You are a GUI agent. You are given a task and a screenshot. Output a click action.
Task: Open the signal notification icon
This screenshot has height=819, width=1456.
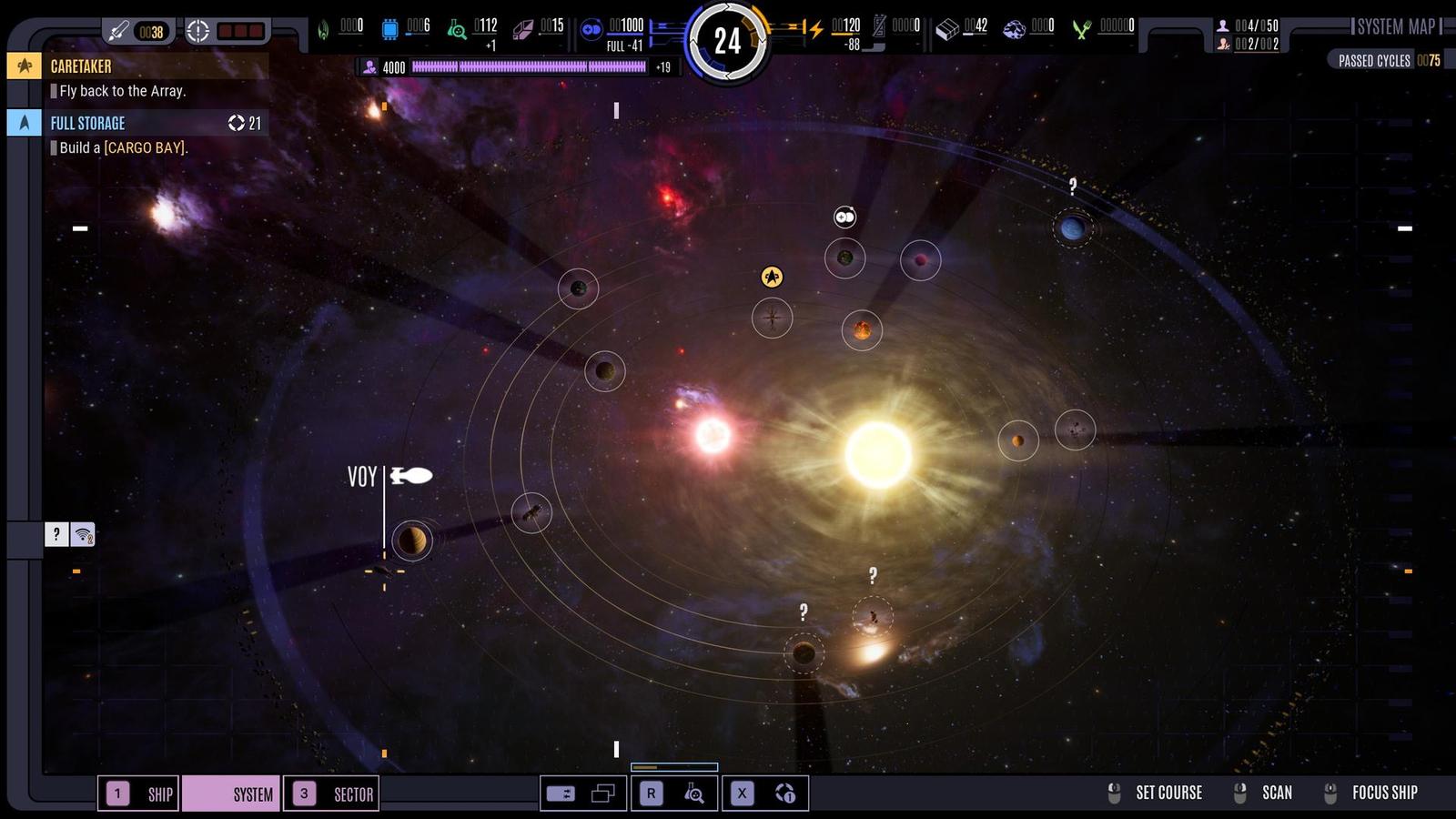83,534
